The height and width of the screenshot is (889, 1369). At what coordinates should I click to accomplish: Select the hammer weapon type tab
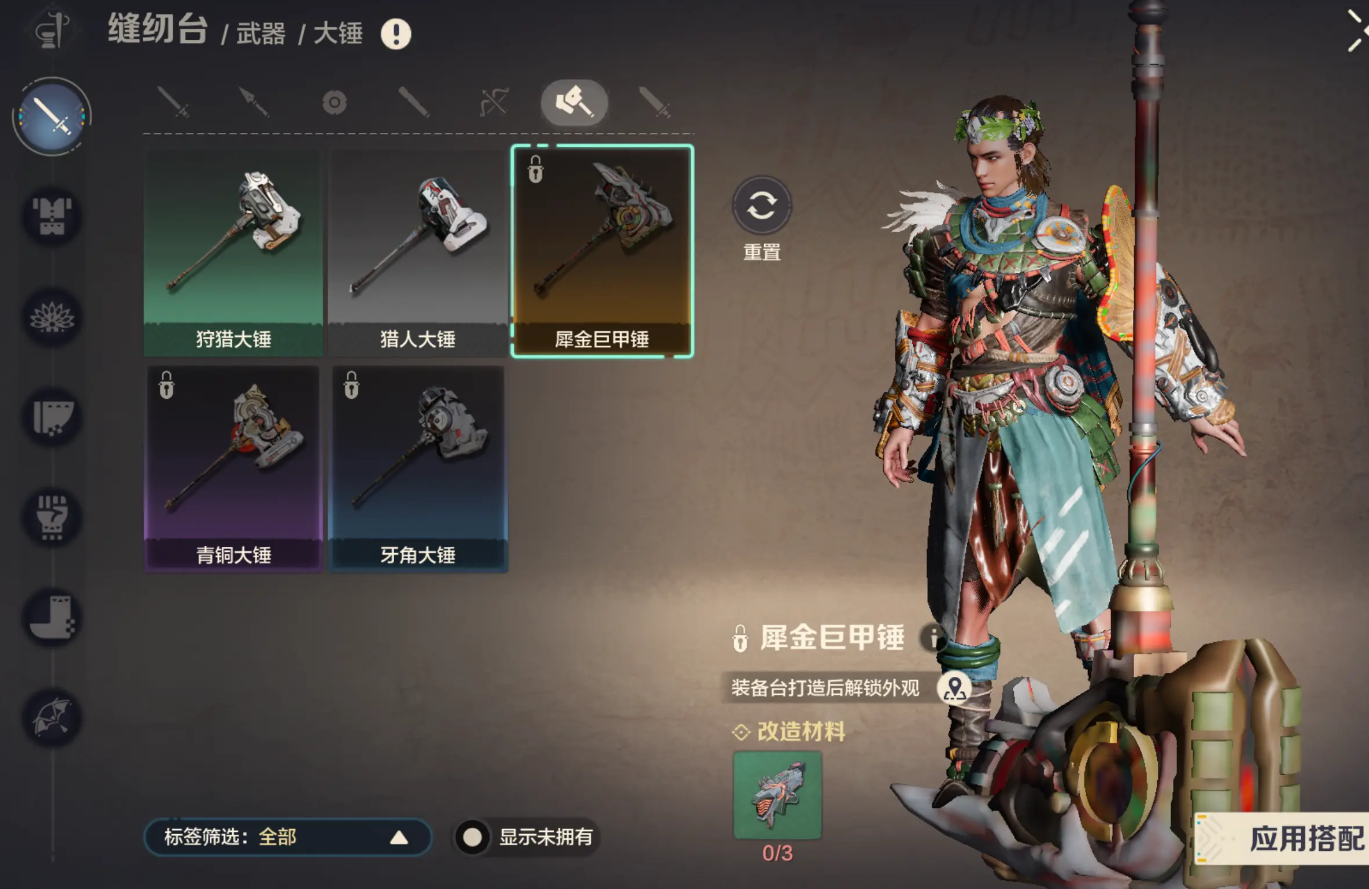point(574,102)
